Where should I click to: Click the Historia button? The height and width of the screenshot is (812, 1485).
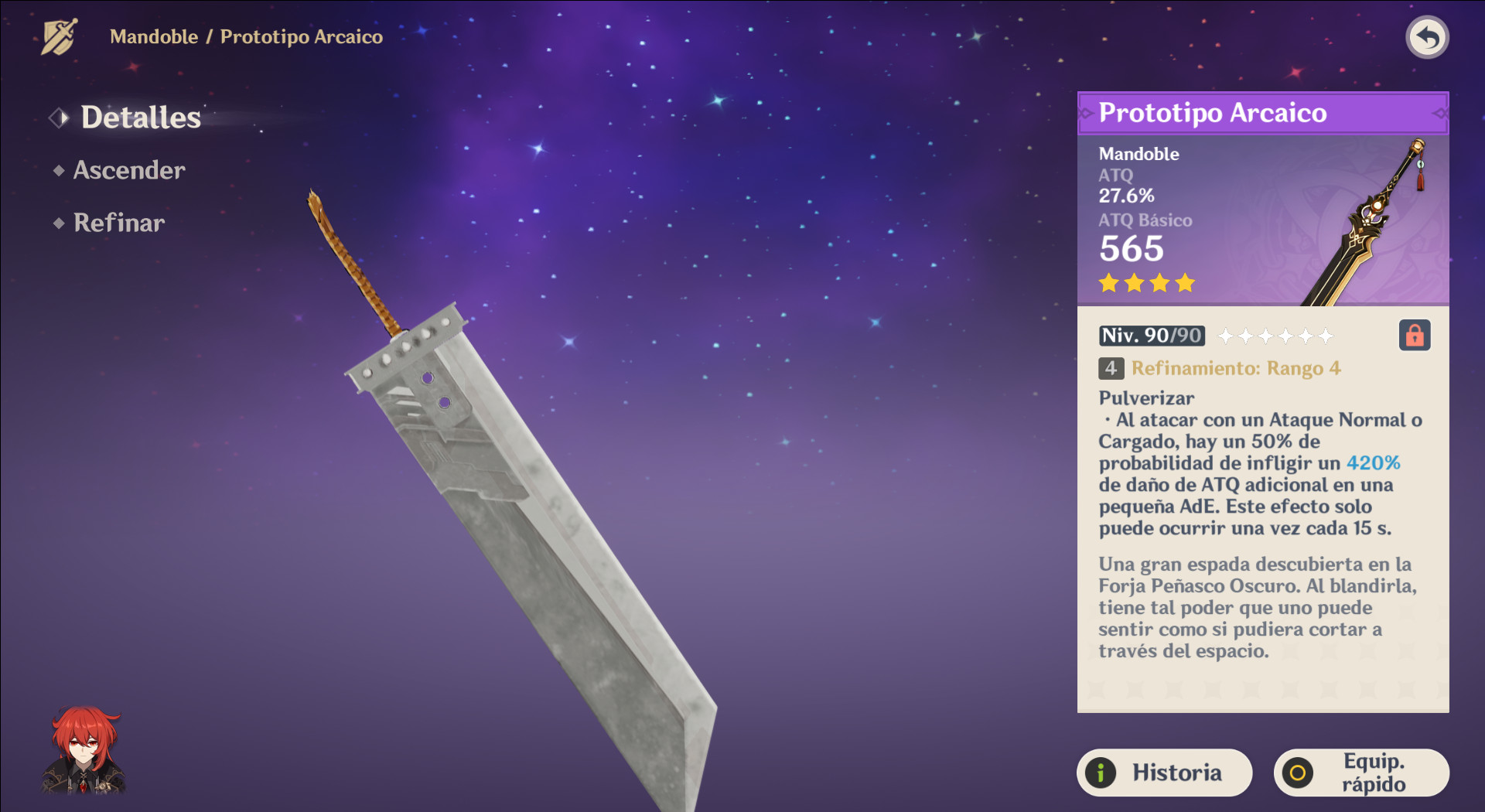[x=1164, y=772]
